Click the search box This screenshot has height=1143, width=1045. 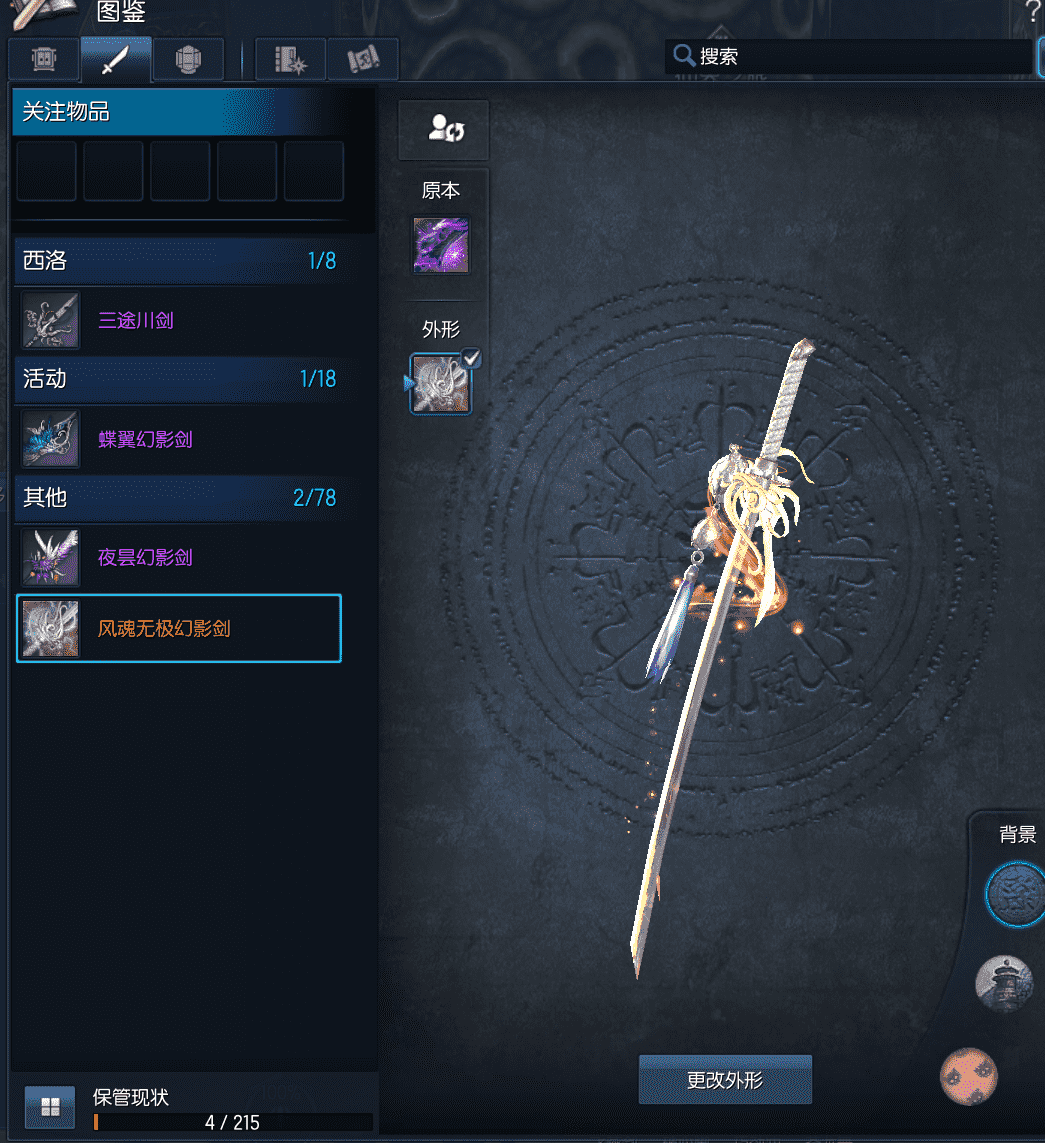[x=850, y=57]
